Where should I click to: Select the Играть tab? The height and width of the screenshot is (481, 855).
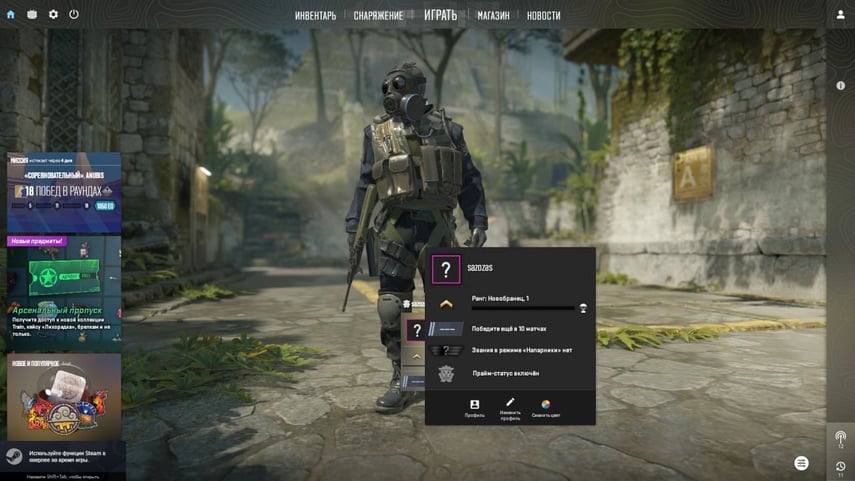click(x=440, y=15)
